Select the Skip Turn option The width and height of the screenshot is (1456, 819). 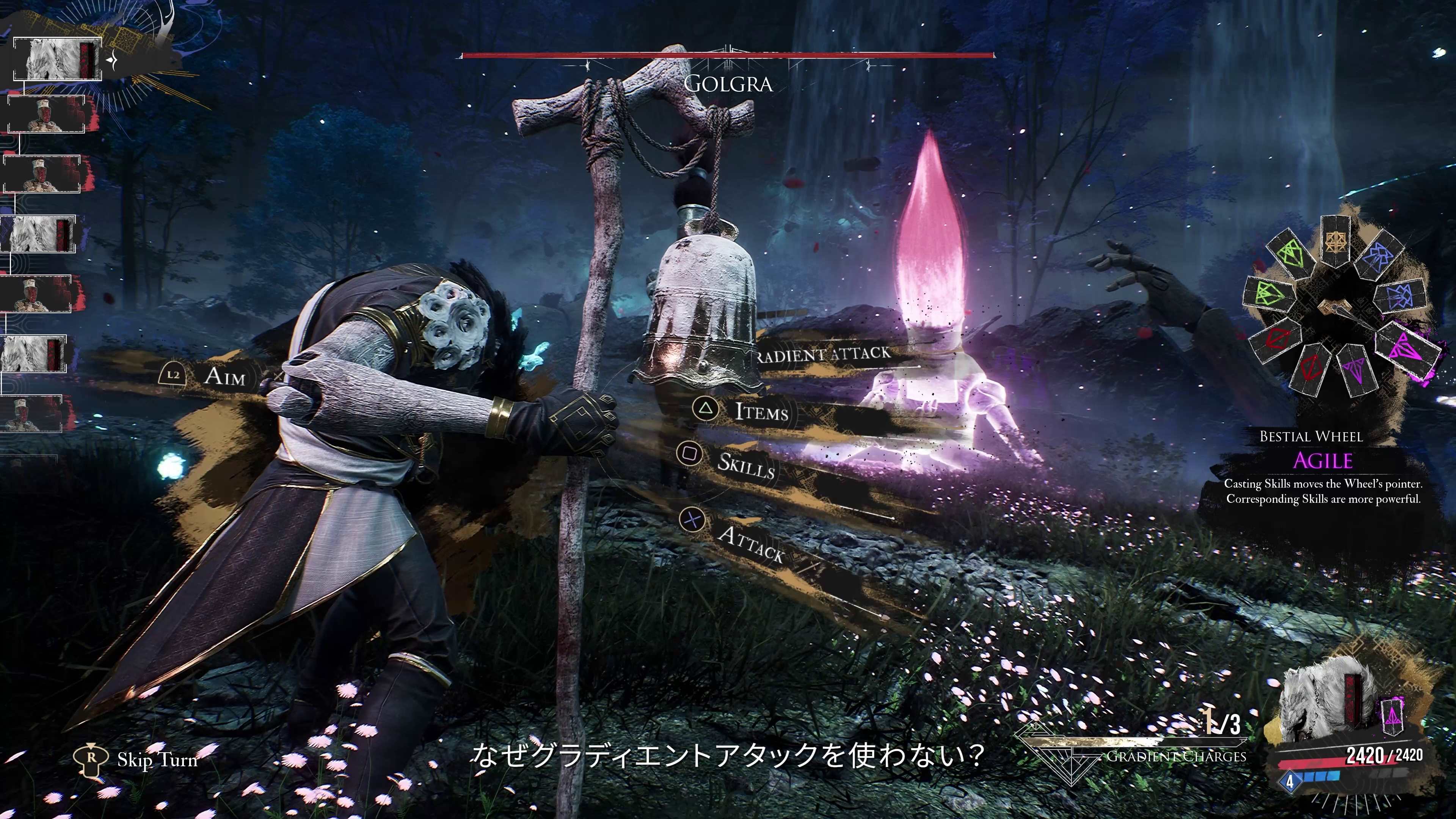click(157, 759)
